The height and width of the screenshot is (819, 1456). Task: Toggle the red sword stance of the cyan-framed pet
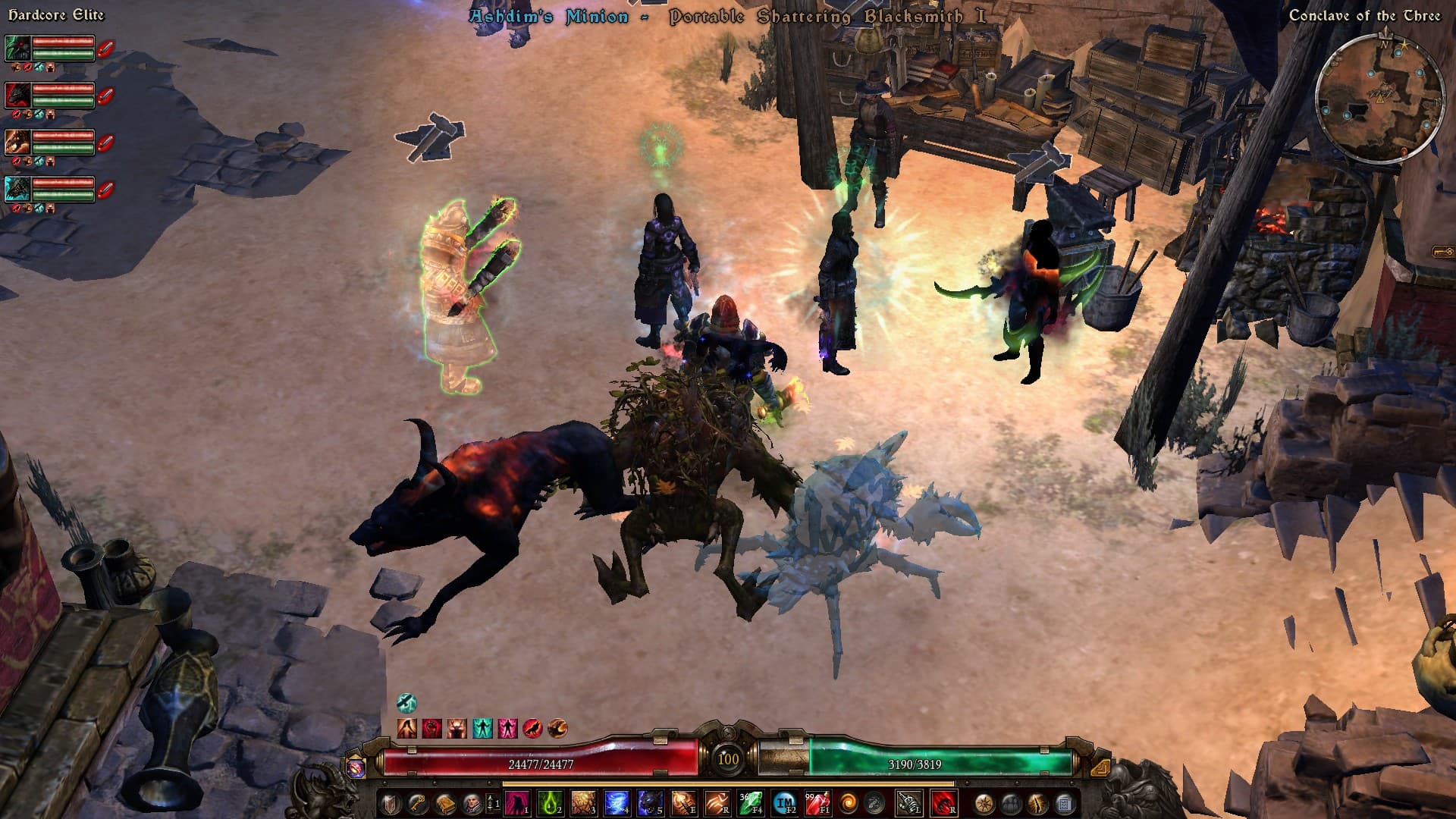[x=105, y=190]
